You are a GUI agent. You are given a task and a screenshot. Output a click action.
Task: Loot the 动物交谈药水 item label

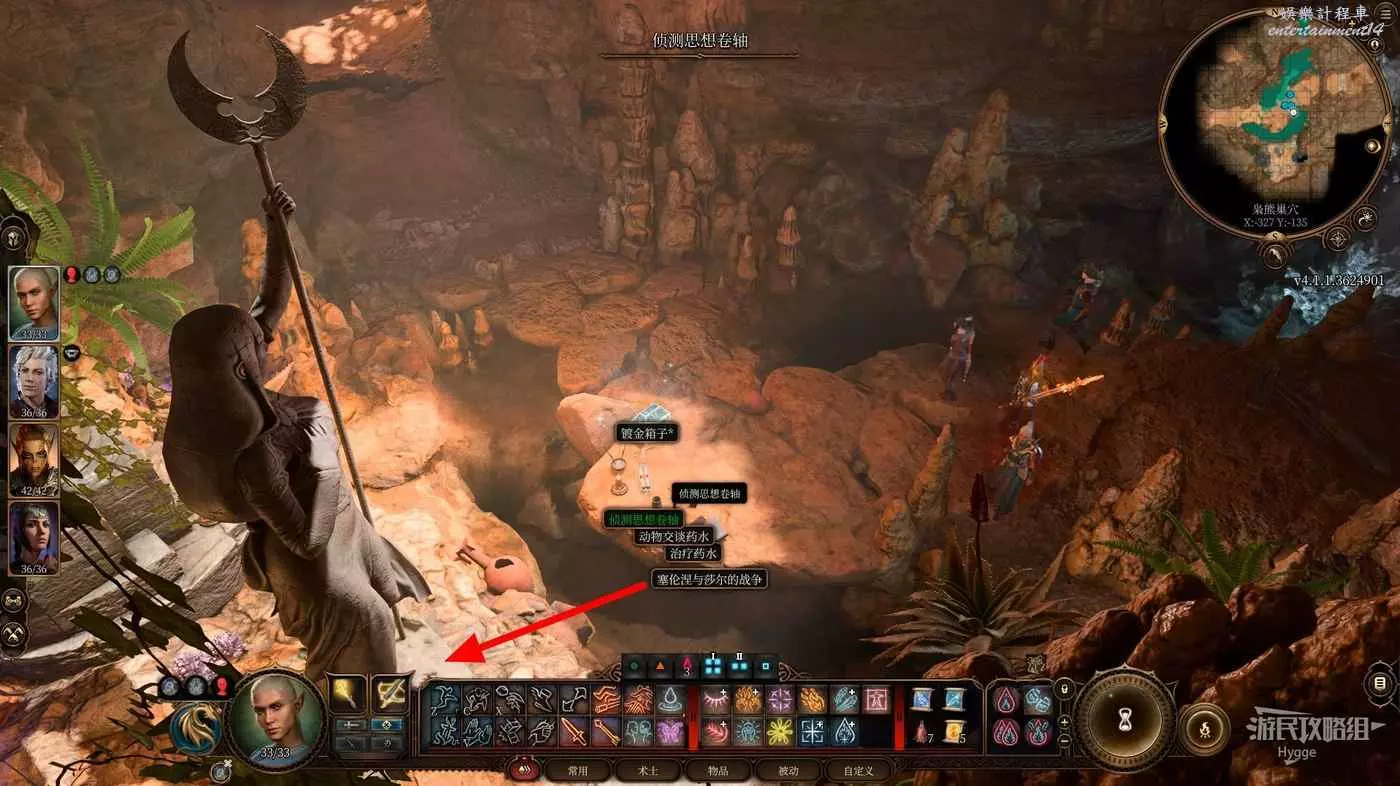[673, 536]
